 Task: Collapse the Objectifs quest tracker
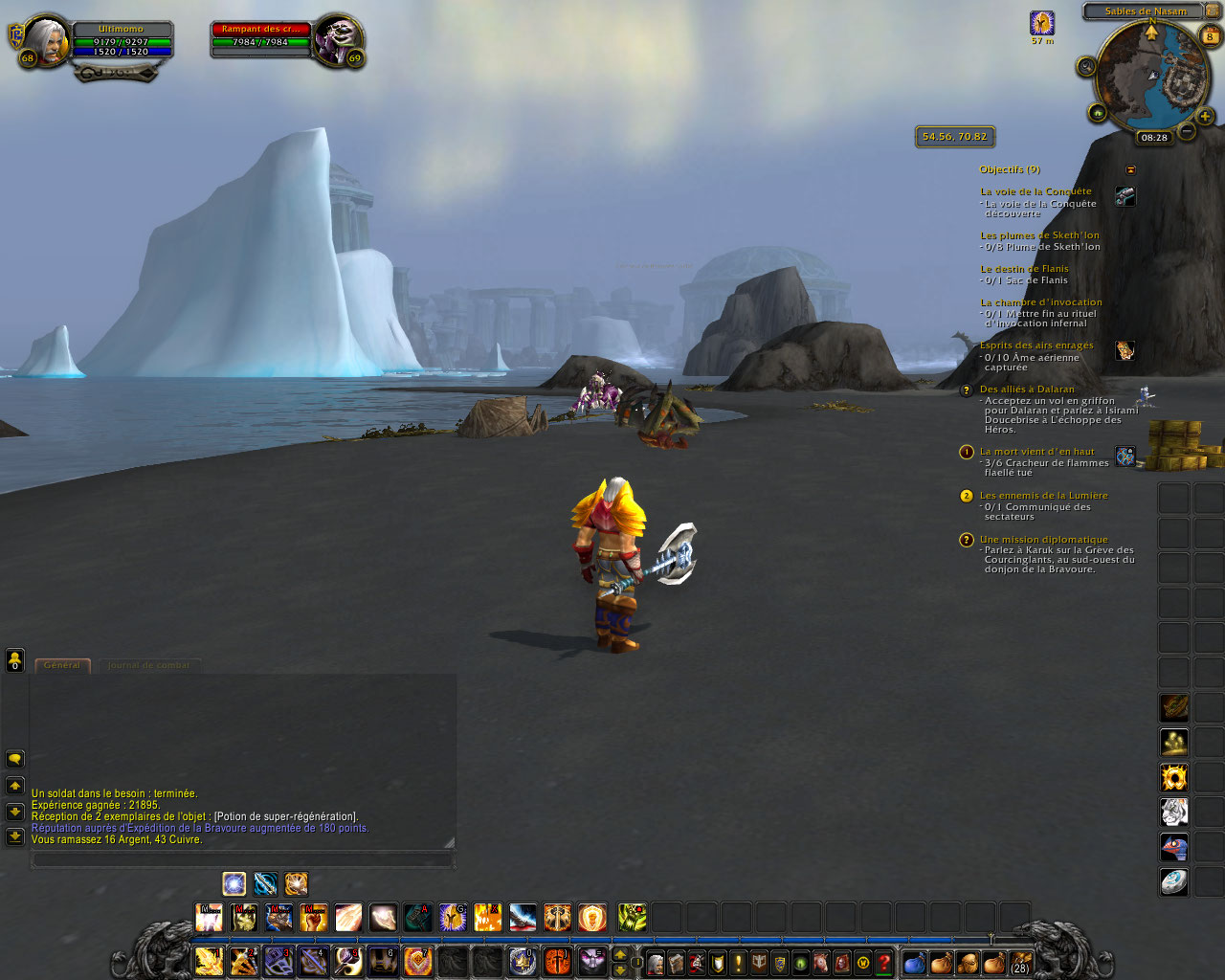(x=1130, y=170)
